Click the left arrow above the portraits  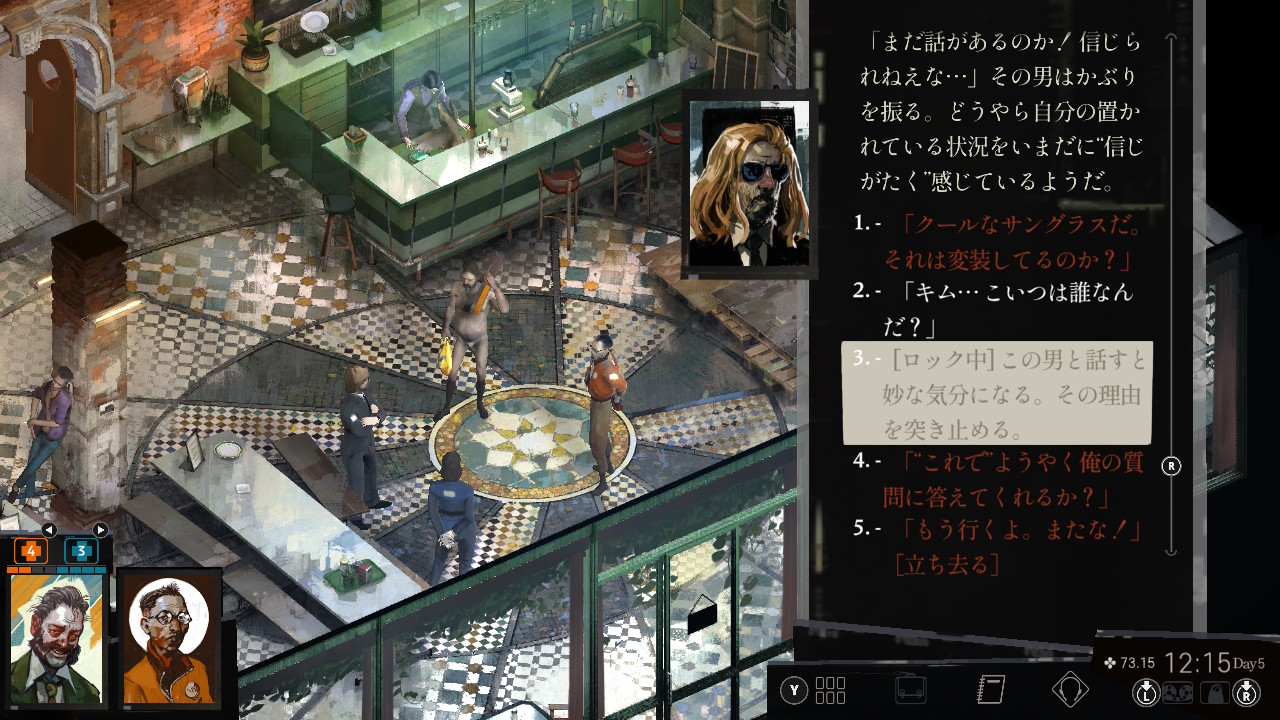(x=49, y=530)
